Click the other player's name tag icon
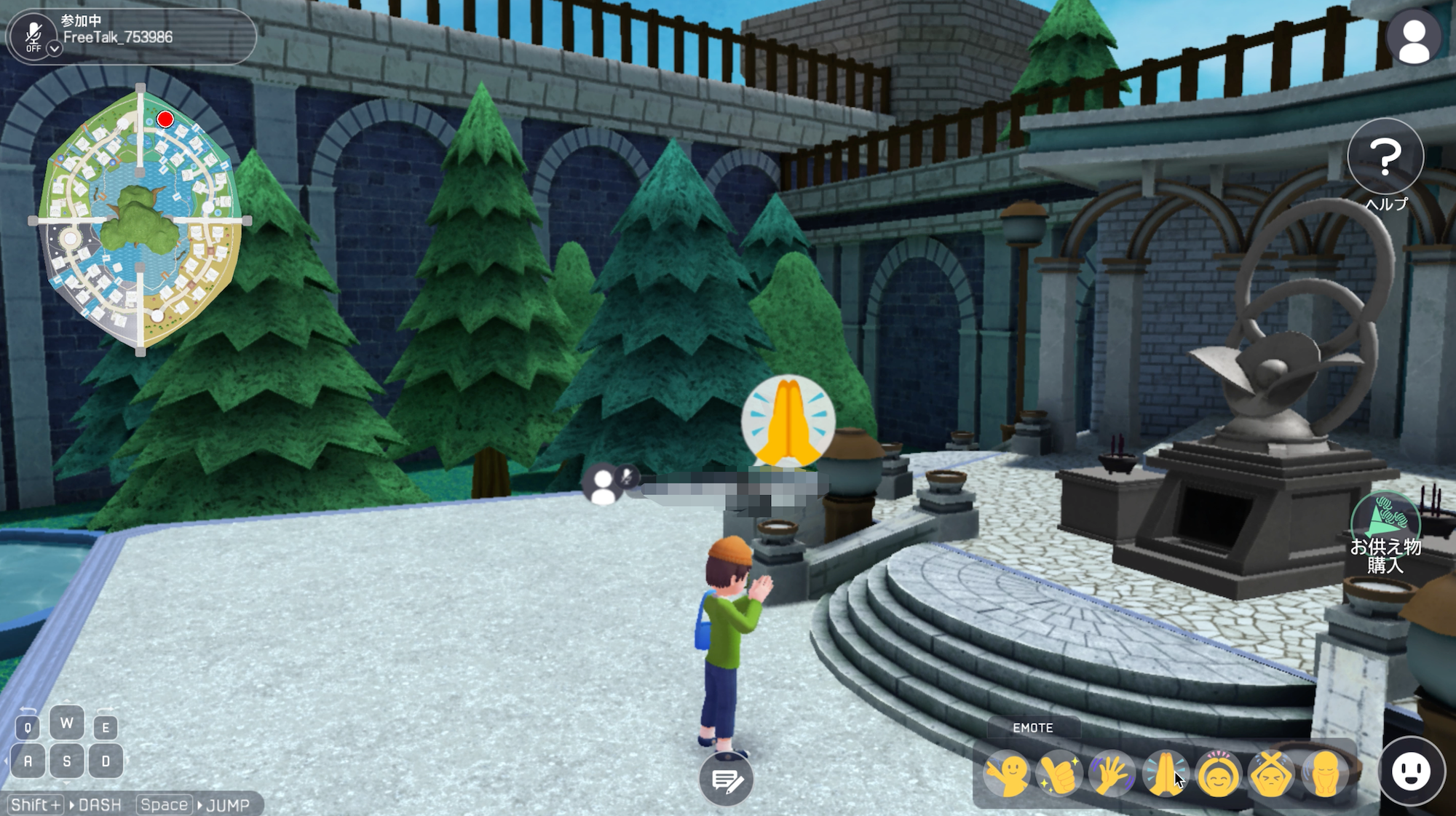 [603, 486]
